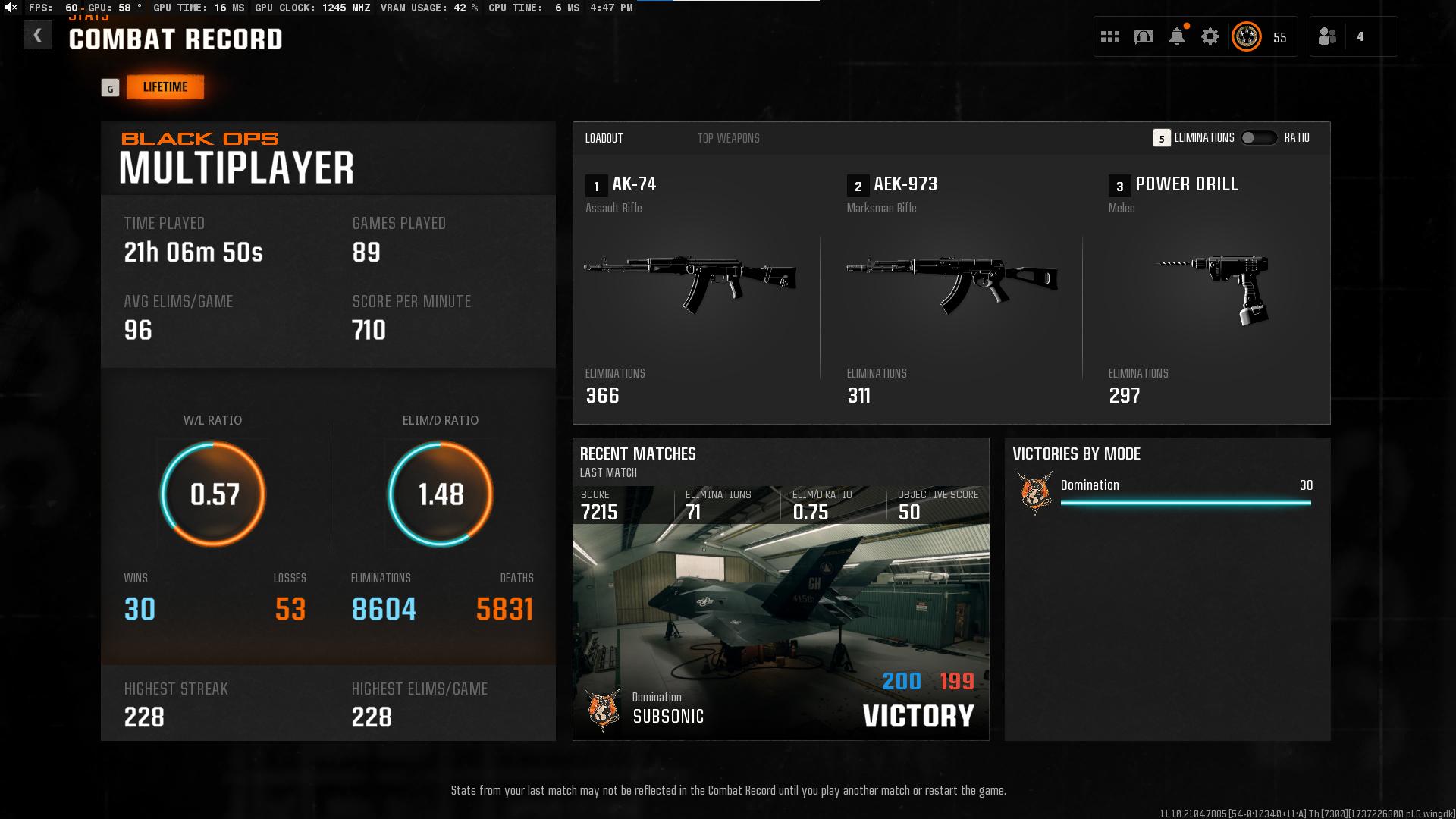1456x819 pixels.
Task: Switch to the Top Weapons tab
Action: pyautogui.click(x=728, y=138)
